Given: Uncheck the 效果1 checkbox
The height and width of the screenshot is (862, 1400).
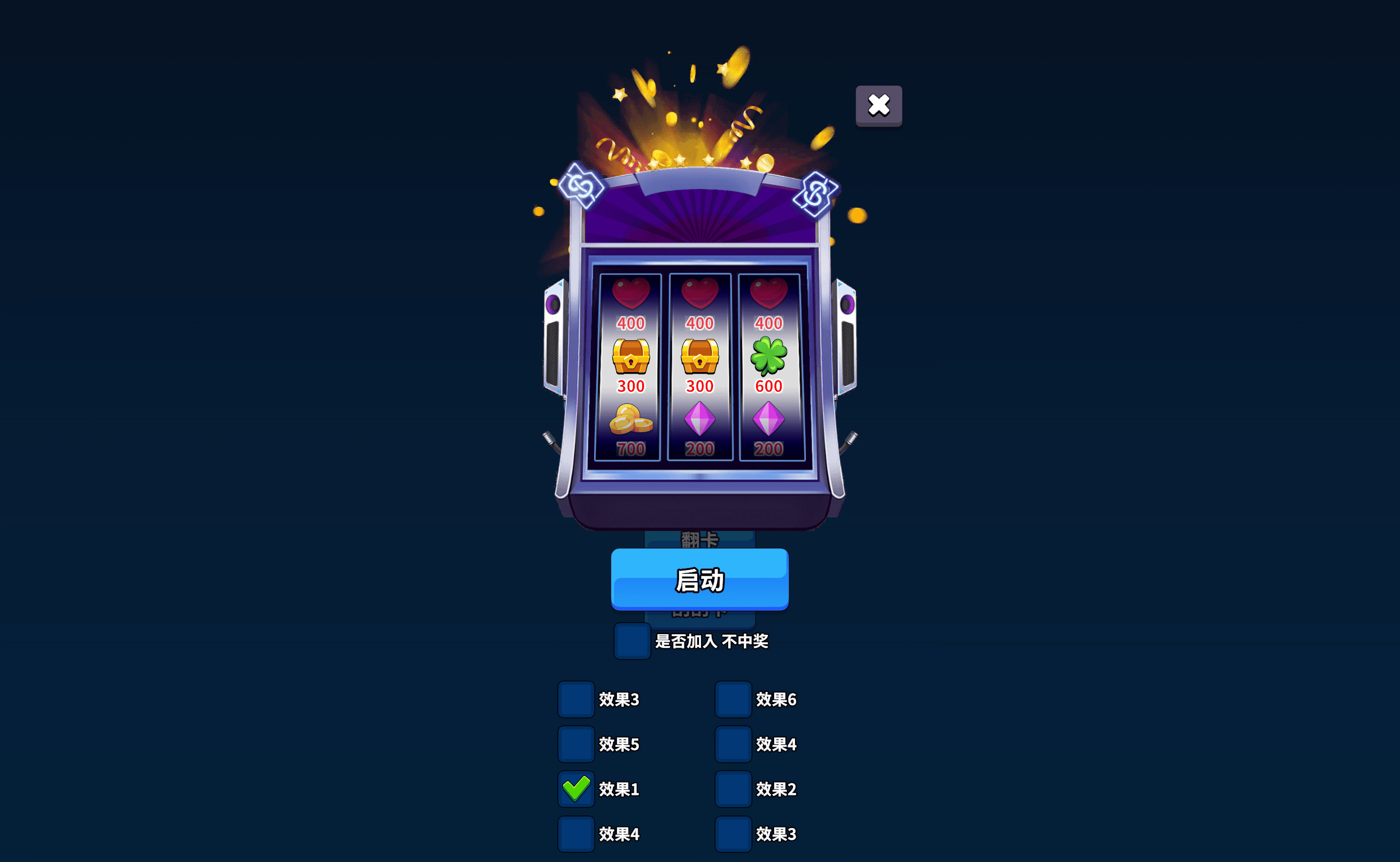Looking at the screenshot, I should [576, 789].
